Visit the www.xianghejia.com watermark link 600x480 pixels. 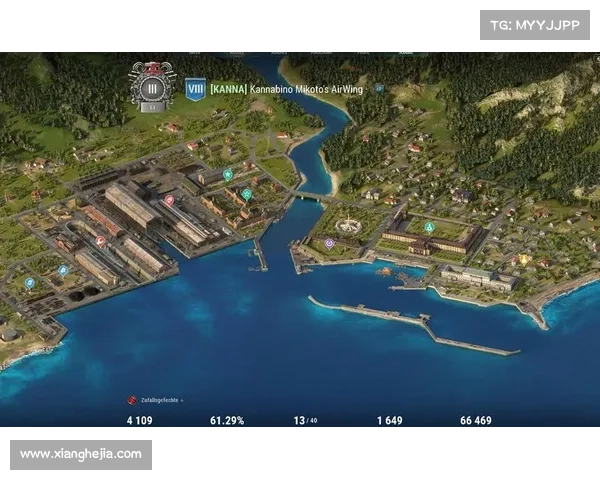point(80,454)
